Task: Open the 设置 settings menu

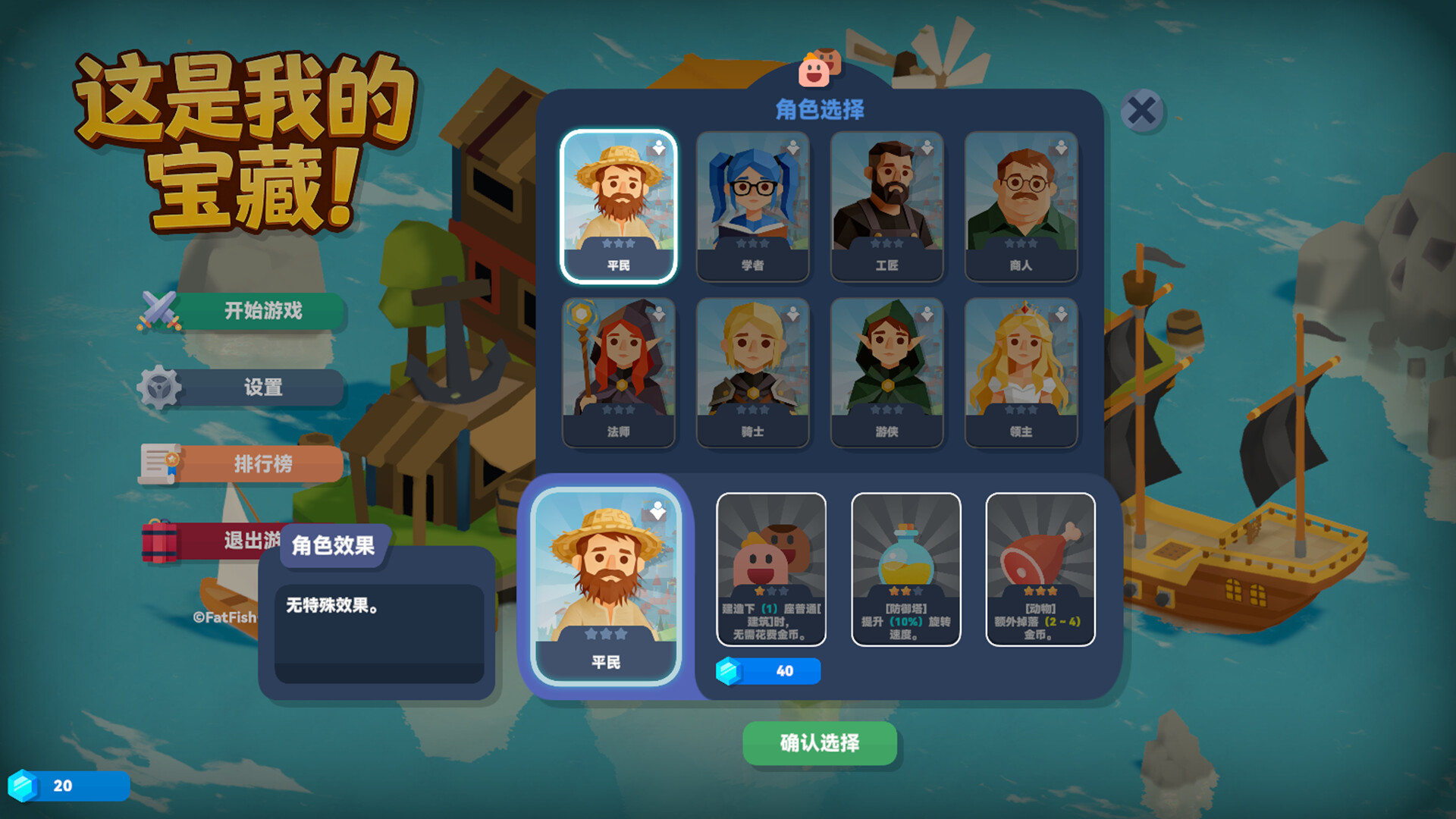Action: pos(263,388)
